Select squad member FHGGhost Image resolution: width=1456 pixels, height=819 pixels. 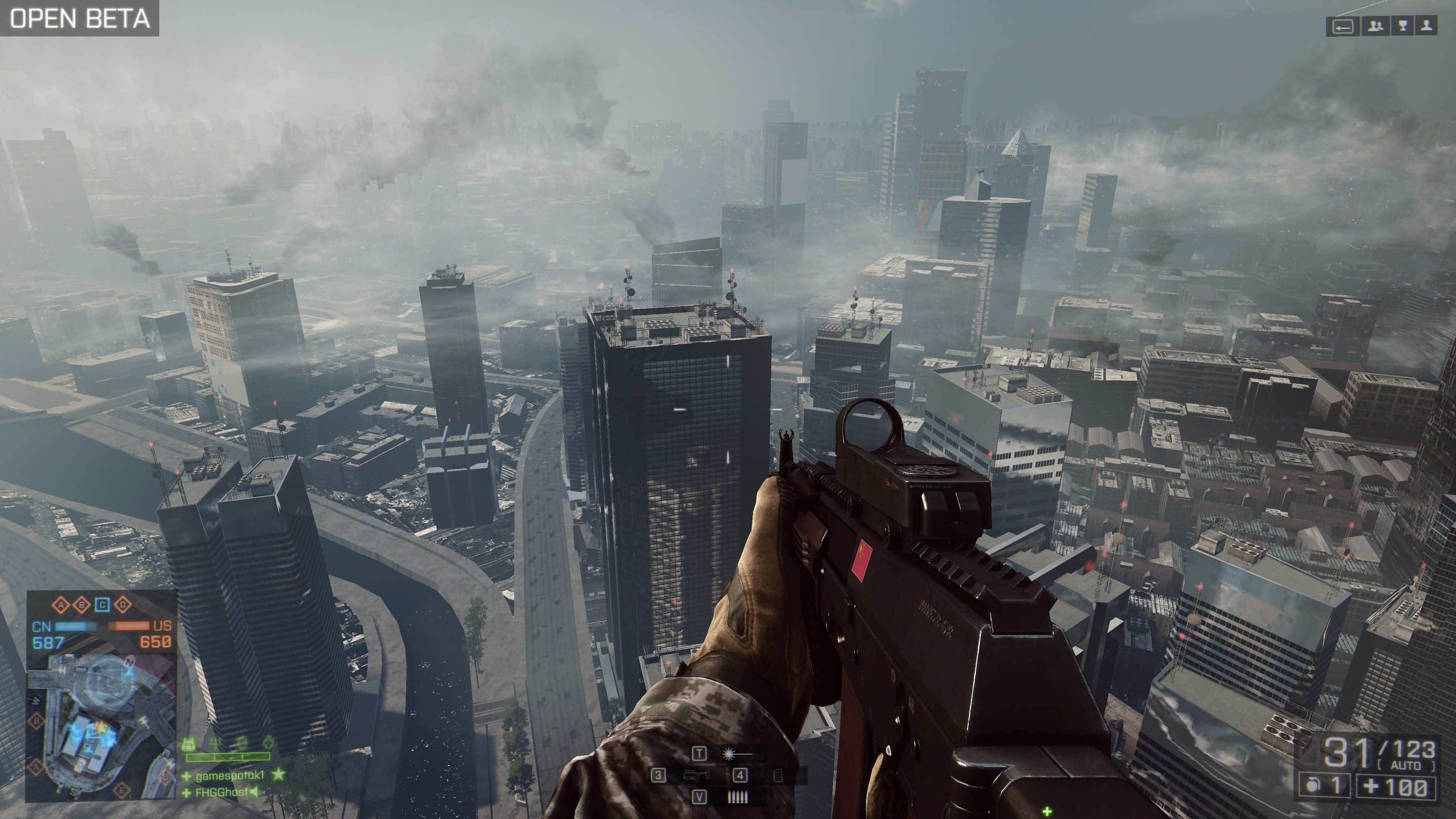click(221, 792)
